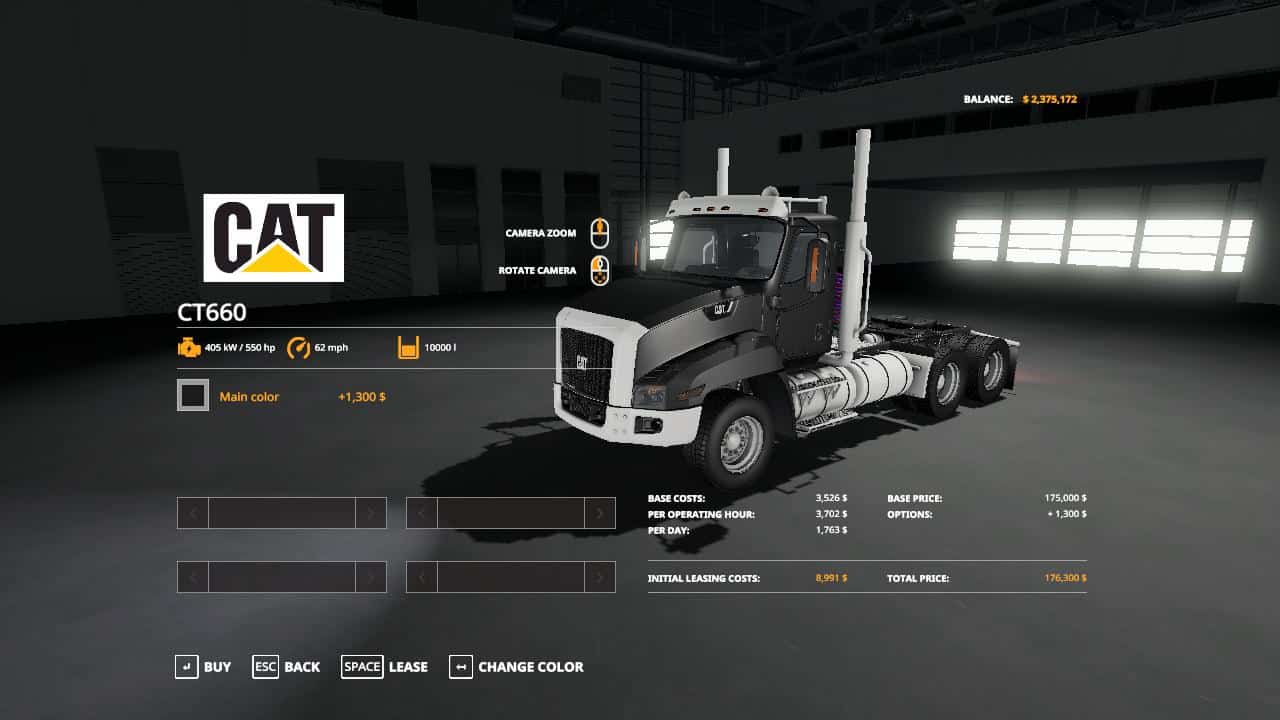The image size is (1280, 720).
Task: Select the Main color swatch box
Action: (x=193, y=396)
